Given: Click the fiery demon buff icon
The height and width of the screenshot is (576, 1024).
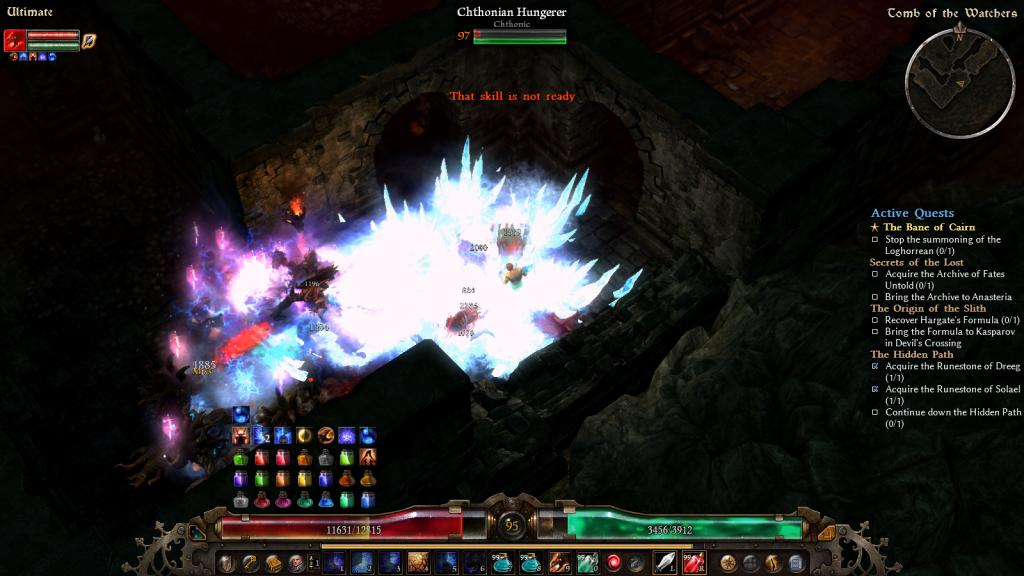Looking at the screenshot, I should tap(240, 435).
